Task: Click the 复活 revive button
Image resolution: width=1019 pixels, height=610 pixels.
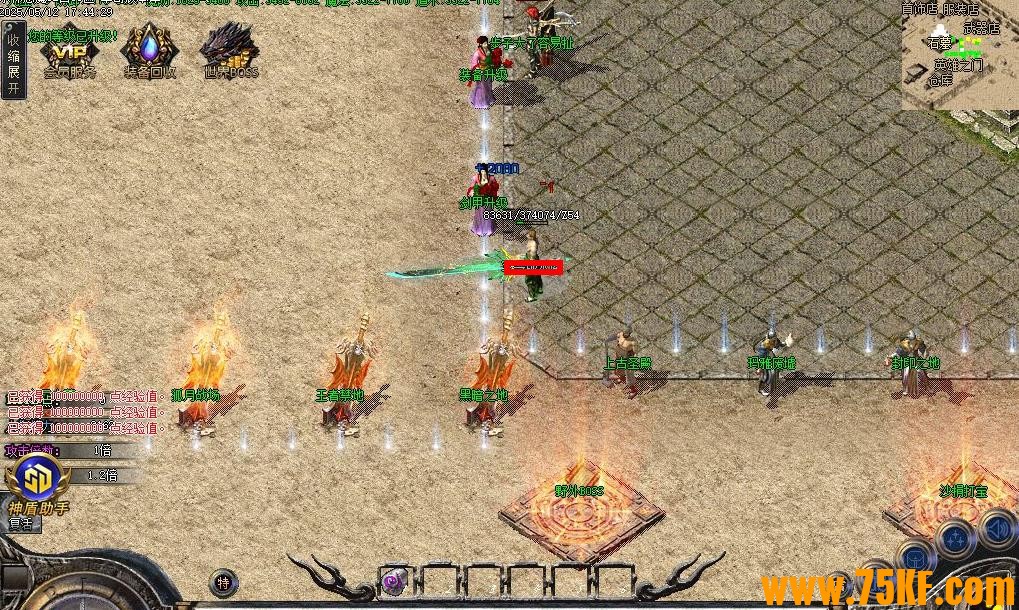Action: 21,523
